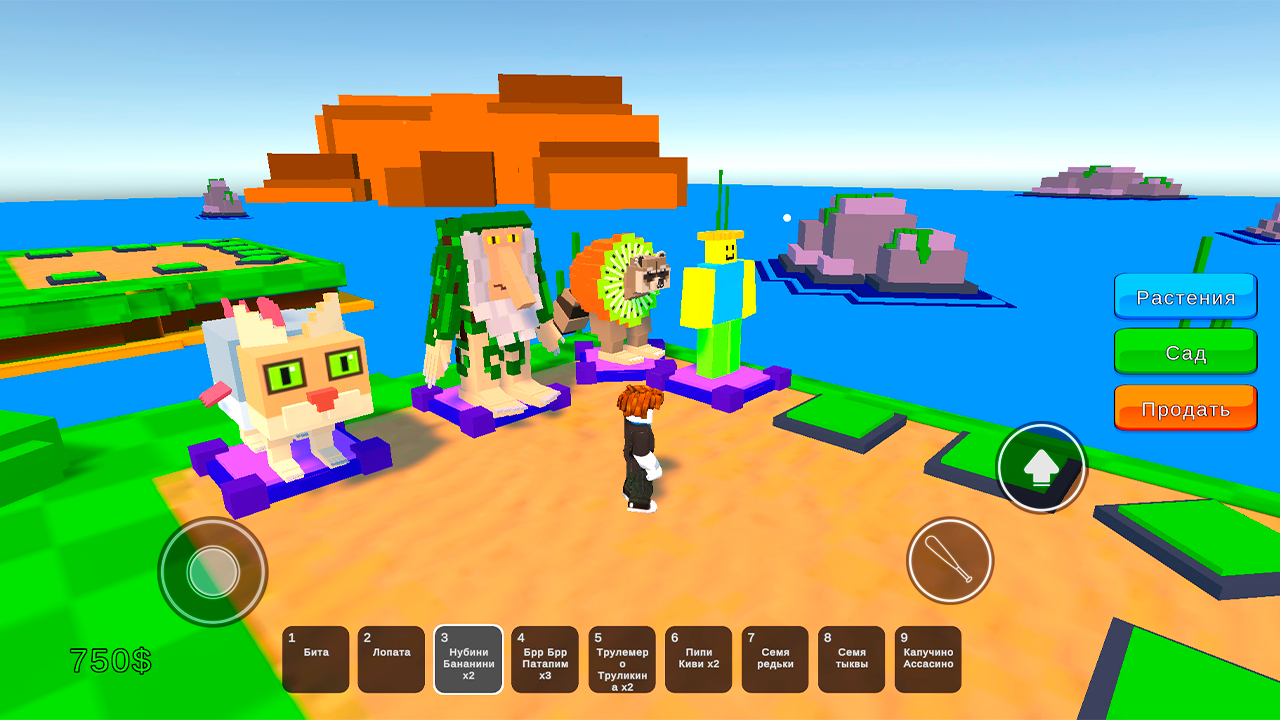1280x720 pixels.
Task: Select Пипи Киви in slot 6
Action: point(698,659)
